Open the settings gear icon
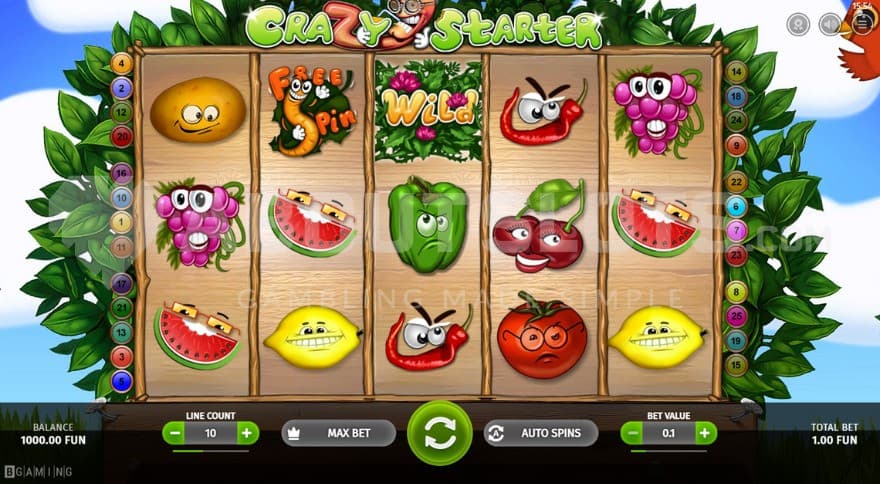The height and width of the screenshot is (484, 880). pos(798,24)
